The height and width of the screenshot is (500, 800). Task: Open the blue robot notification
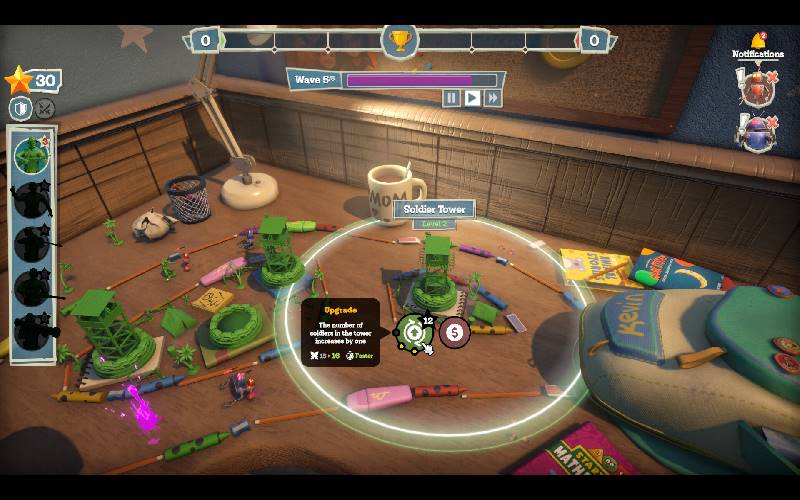[756, 134]
